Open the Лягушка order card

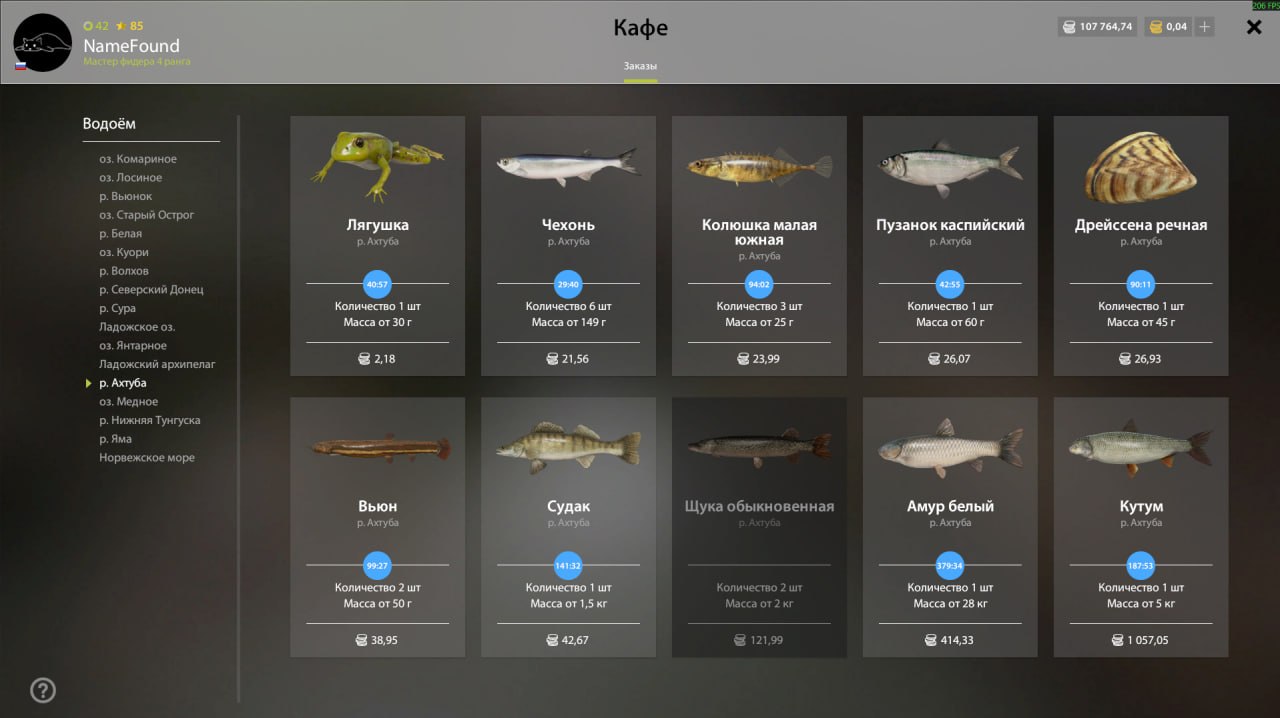click(x=377, y=245)
